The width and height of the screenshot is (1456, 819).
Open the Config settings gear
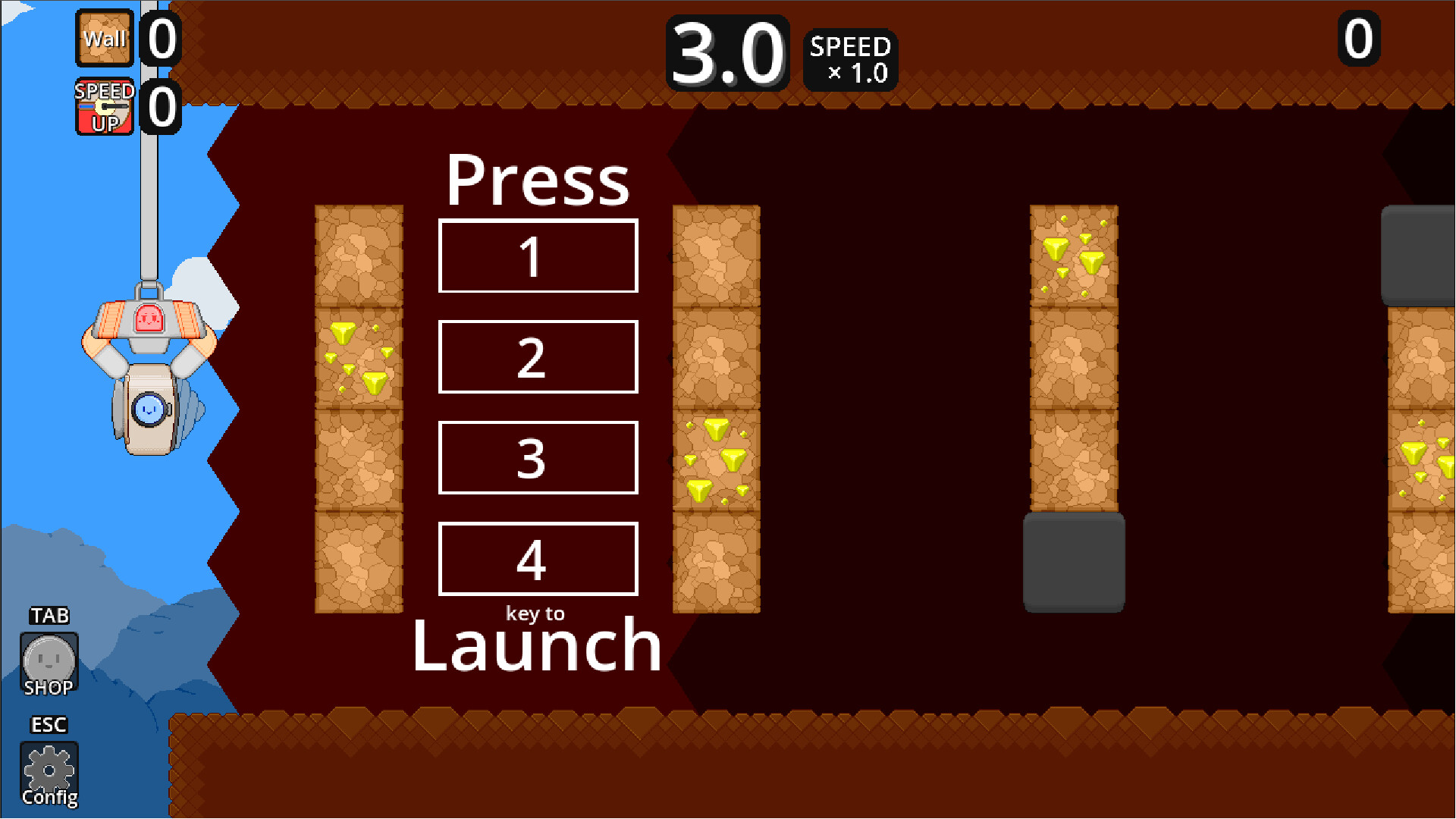pos(49,768)
